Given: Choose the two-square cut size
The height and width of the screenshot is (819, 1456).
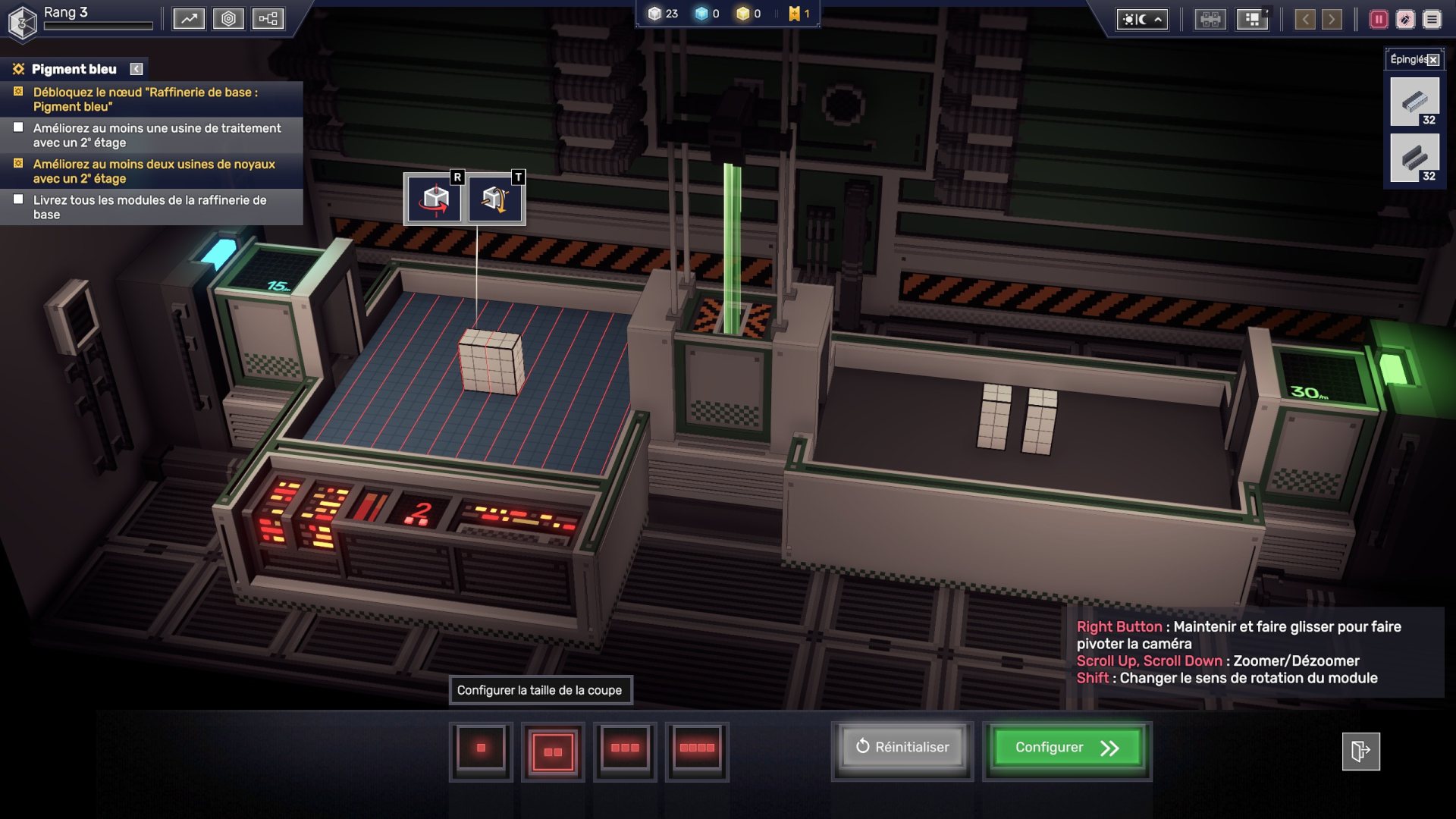Looking at the screenshot, I should point(553,751).
